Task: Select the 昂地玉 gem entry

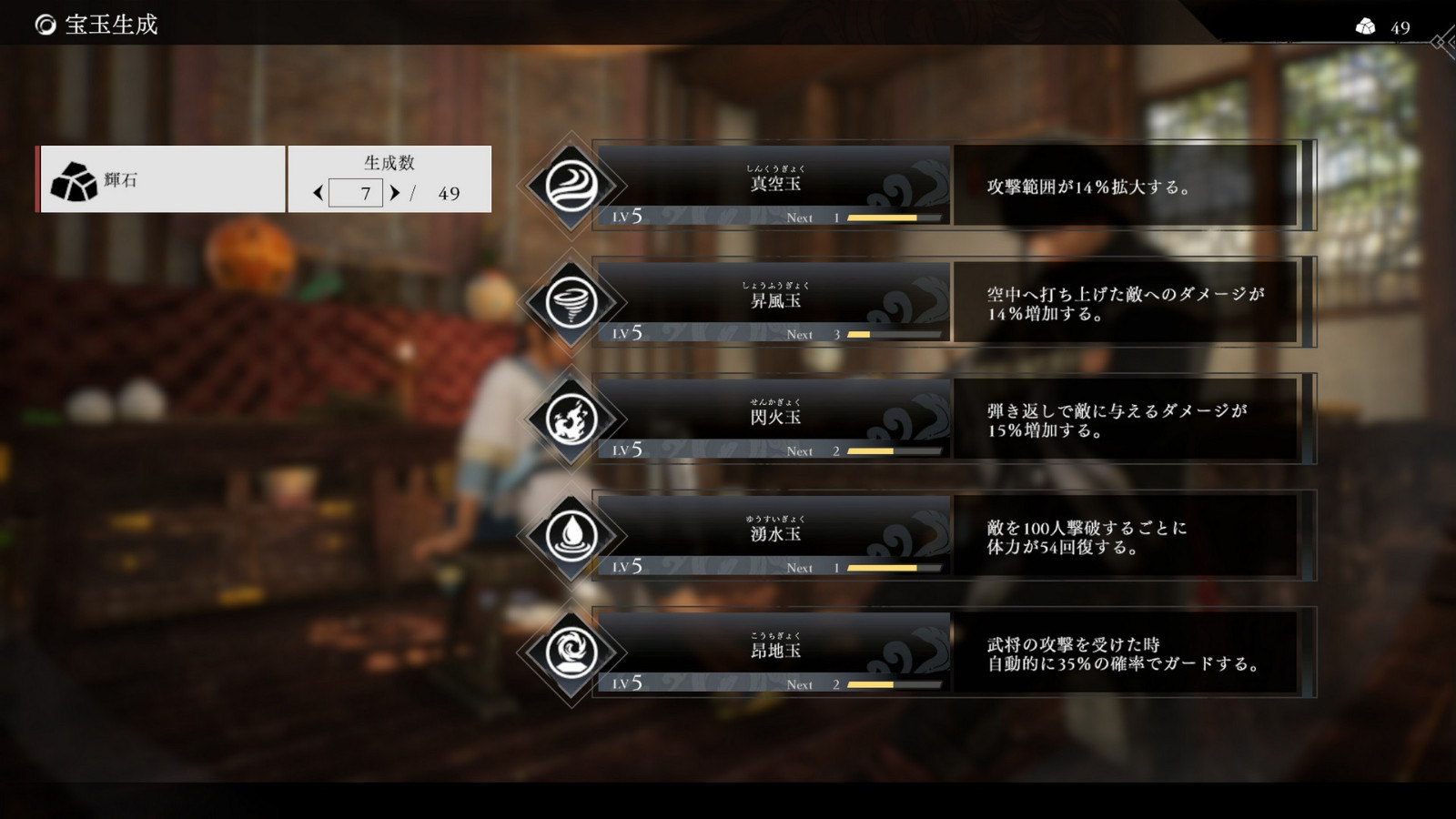Action: point(773,650)
